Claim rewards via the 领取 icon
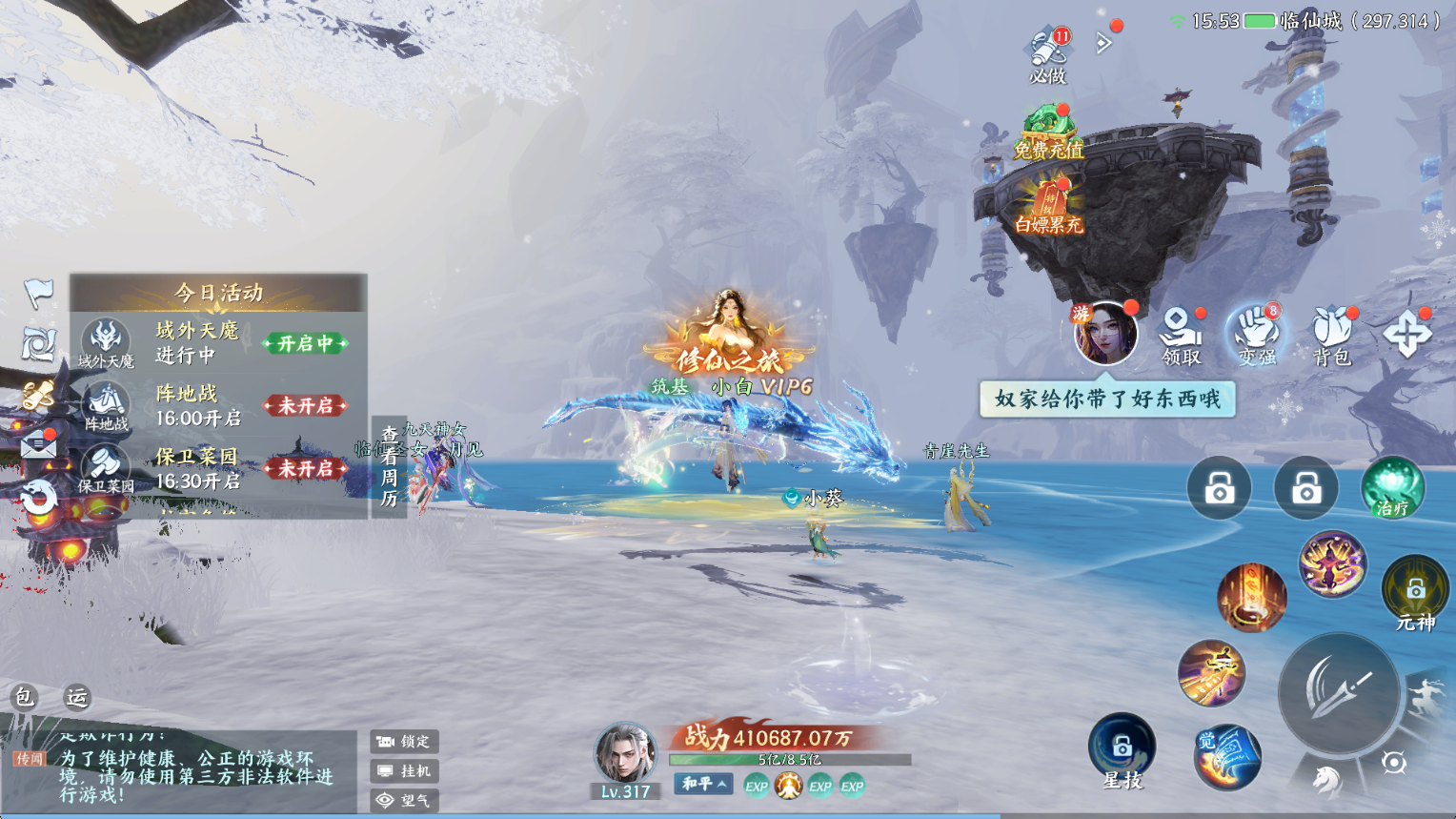The image size is (1456, 819). pyautogui.click(x=1181, y=336)
